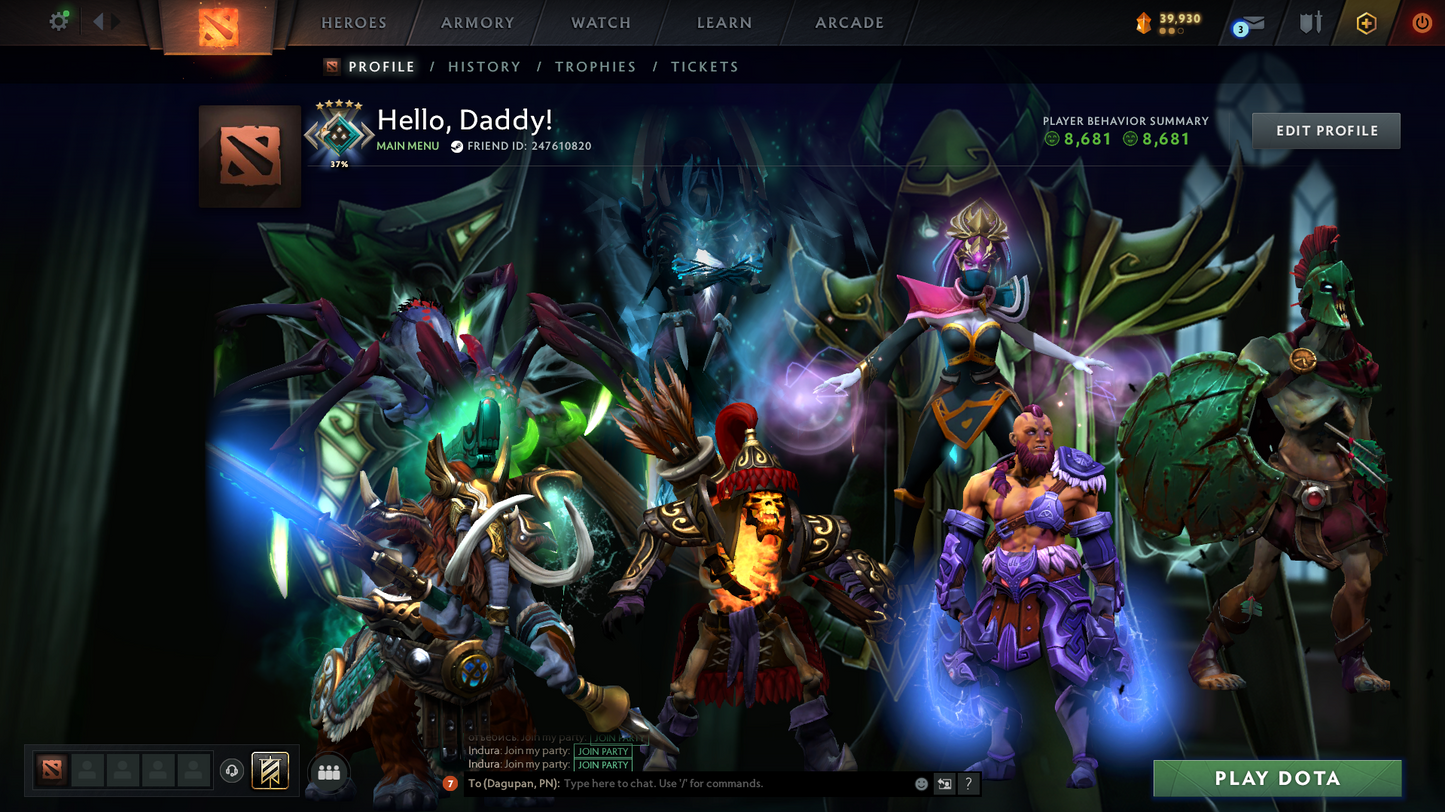Open the Armory section
Viewport: 1445px width, 812px height.
tap(477, 23)
